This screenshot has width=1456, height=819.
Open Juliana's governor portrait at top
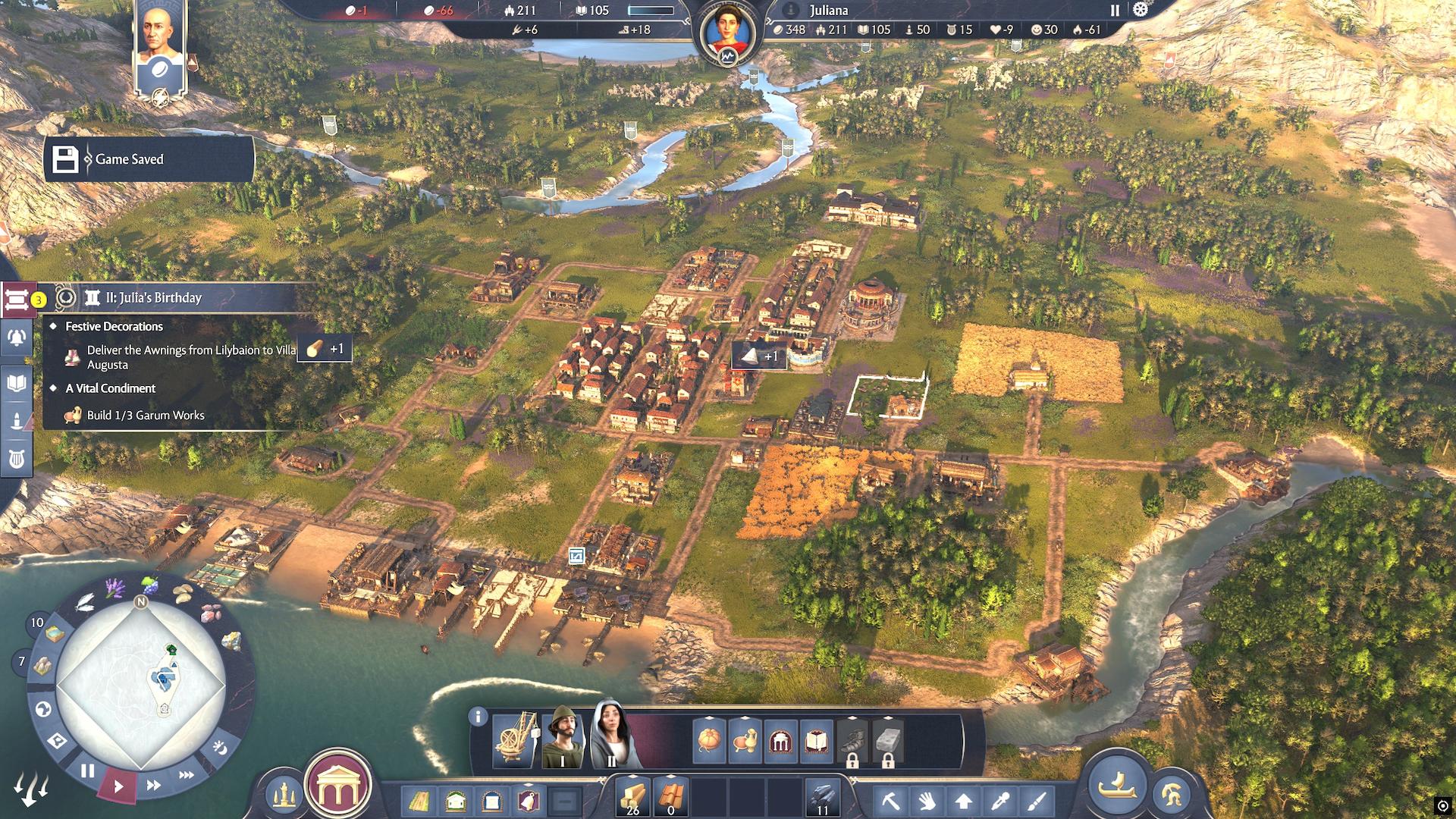(x=727, y=33)
